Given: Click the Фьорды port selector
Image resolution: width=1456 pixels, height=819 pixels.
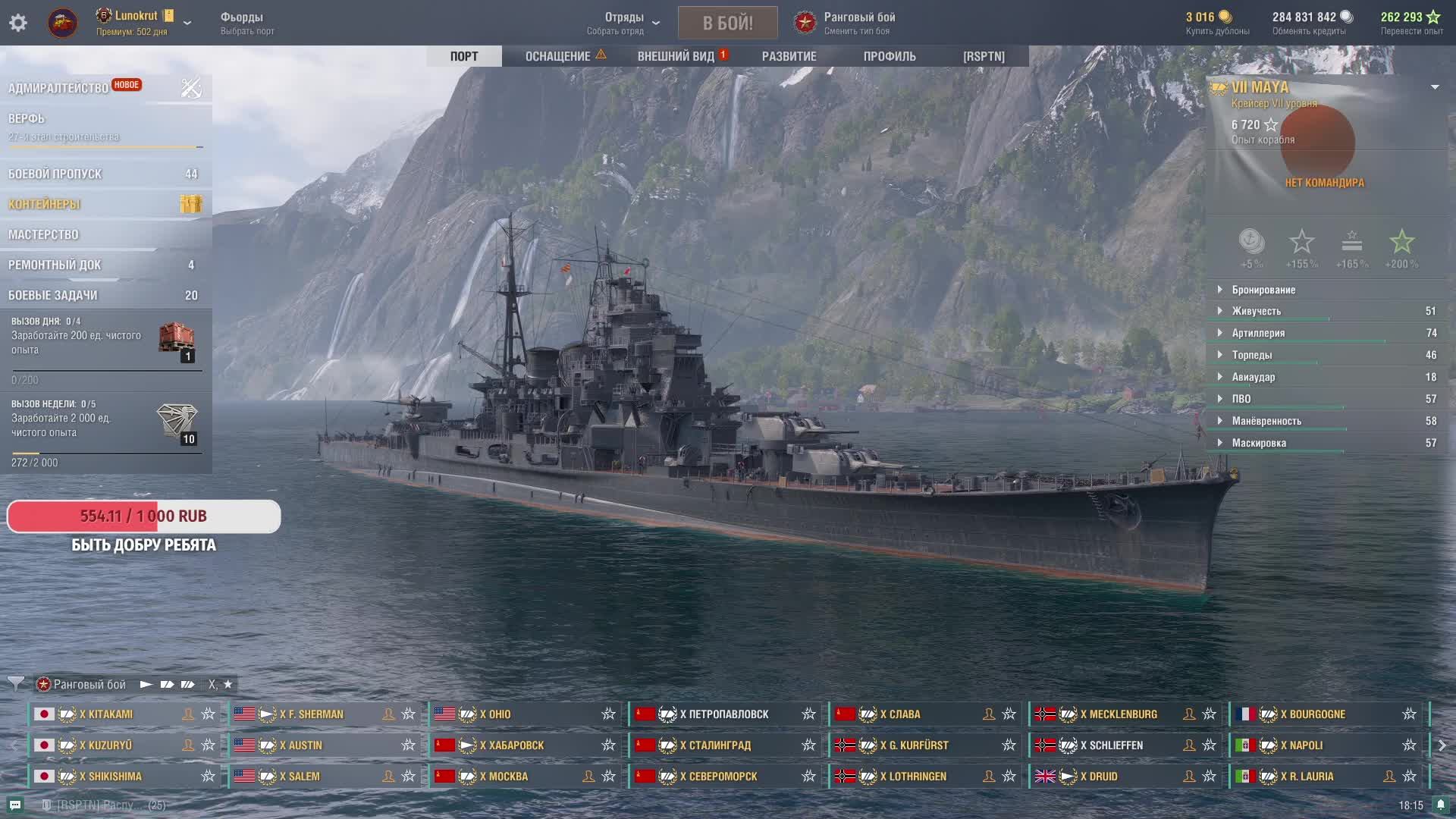Looking at the screenshot, I should pos(247,23).
